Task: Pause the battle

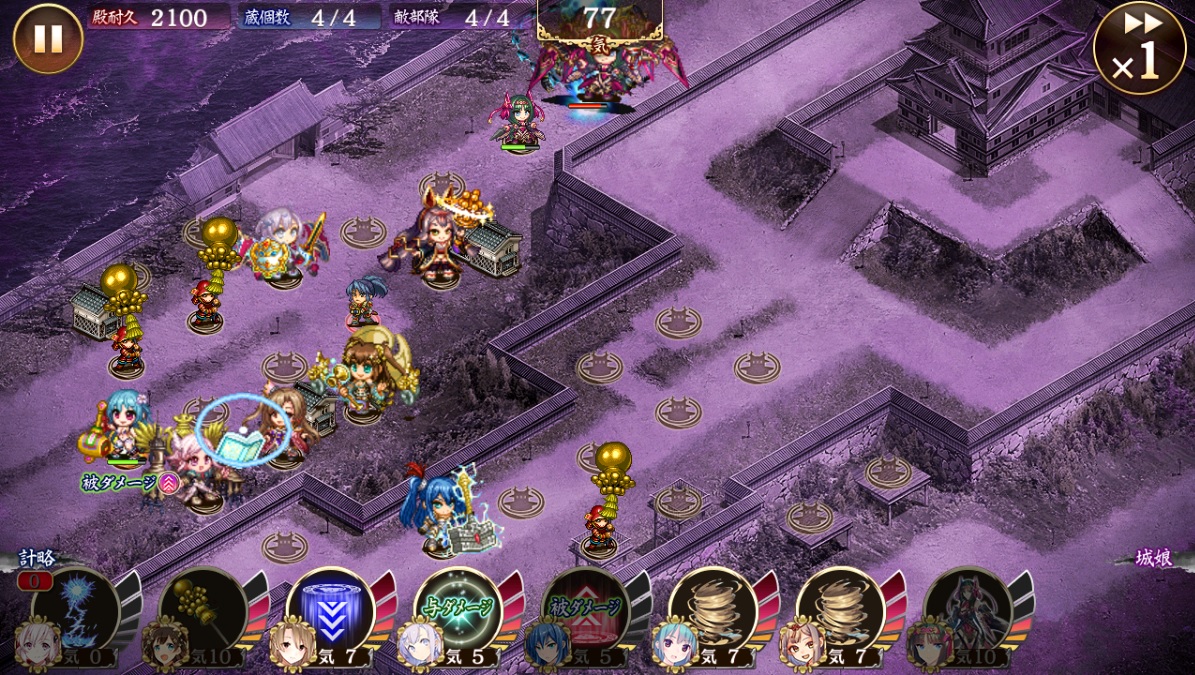Action: pyautogui.click(x=48, y=38)
